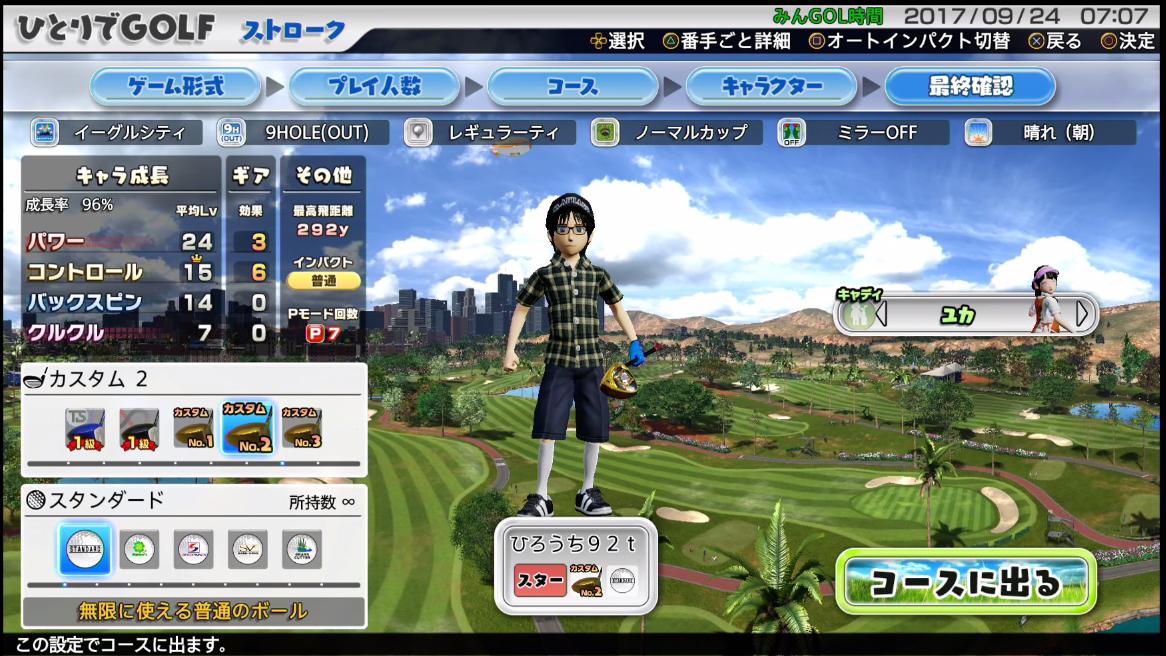The height and width of the screenshot is (656, 1166).
Task: Return to the キャラクター step
Action: (771, 87)
